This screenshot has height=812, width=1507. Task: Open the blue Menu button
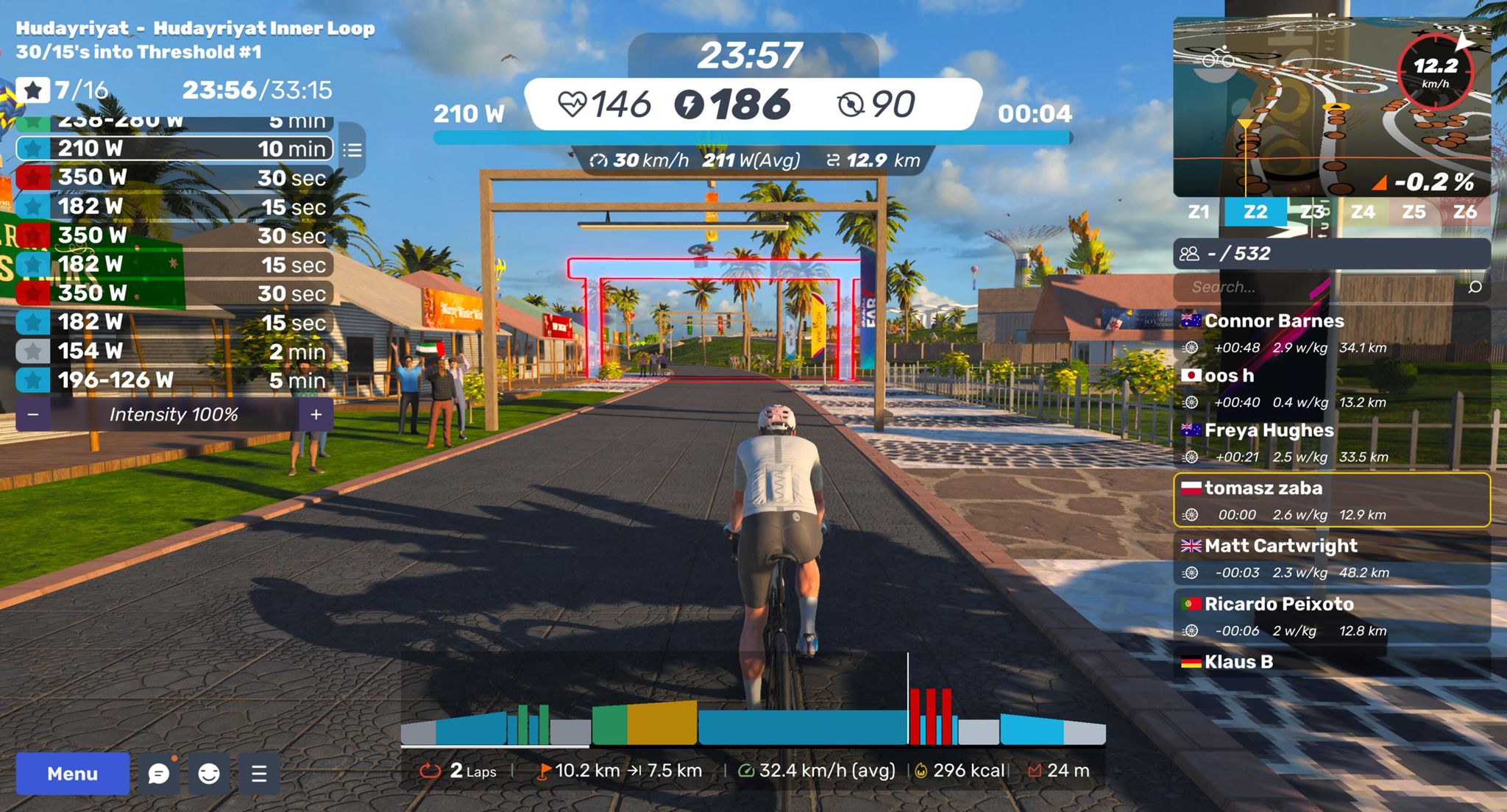(x=72, y=773)
